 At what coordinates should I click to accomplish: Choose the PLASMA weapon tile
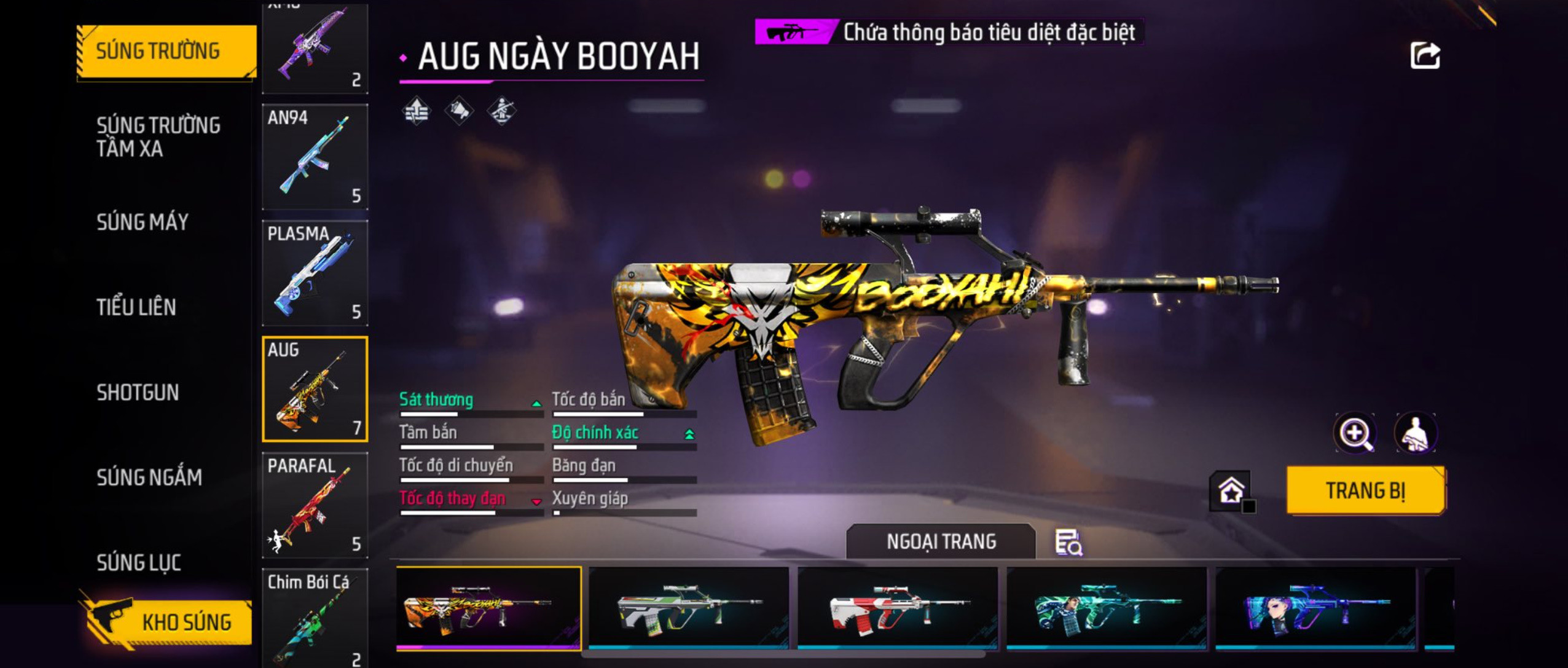315,273
